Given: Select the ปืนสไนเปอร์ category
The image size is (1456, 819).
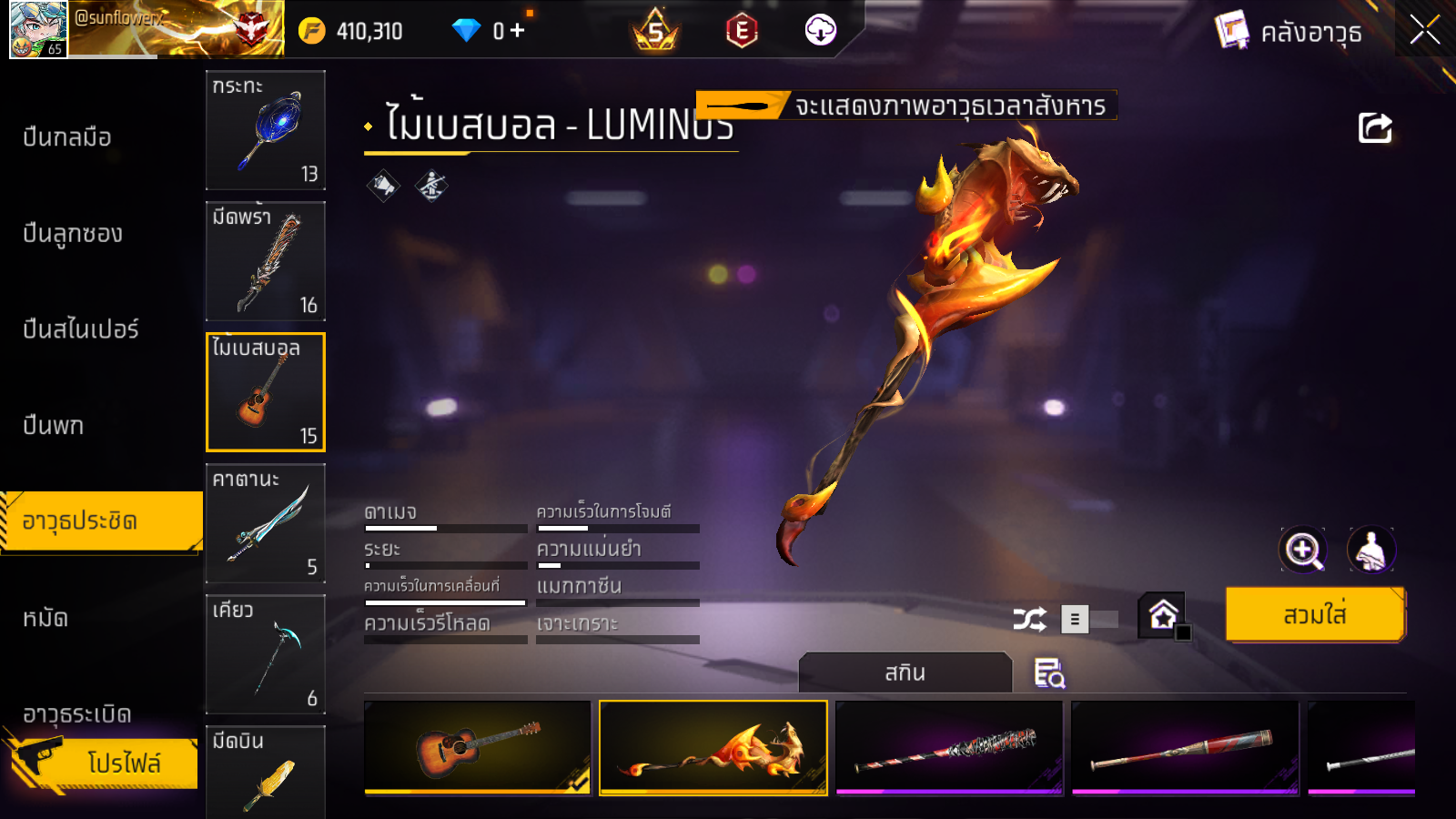Looking at the screenshot, I should pos(81,329).
